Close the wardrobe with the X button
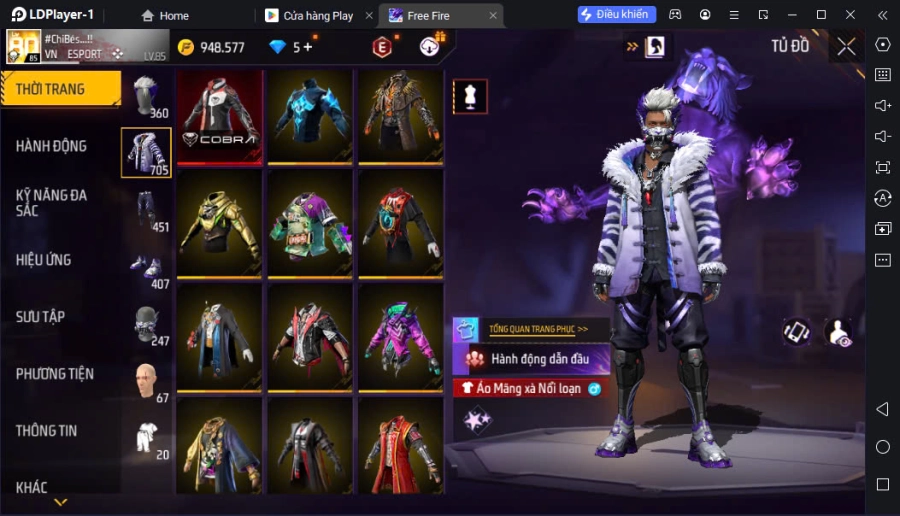This screenshot has height=516, width=900. 846,46
